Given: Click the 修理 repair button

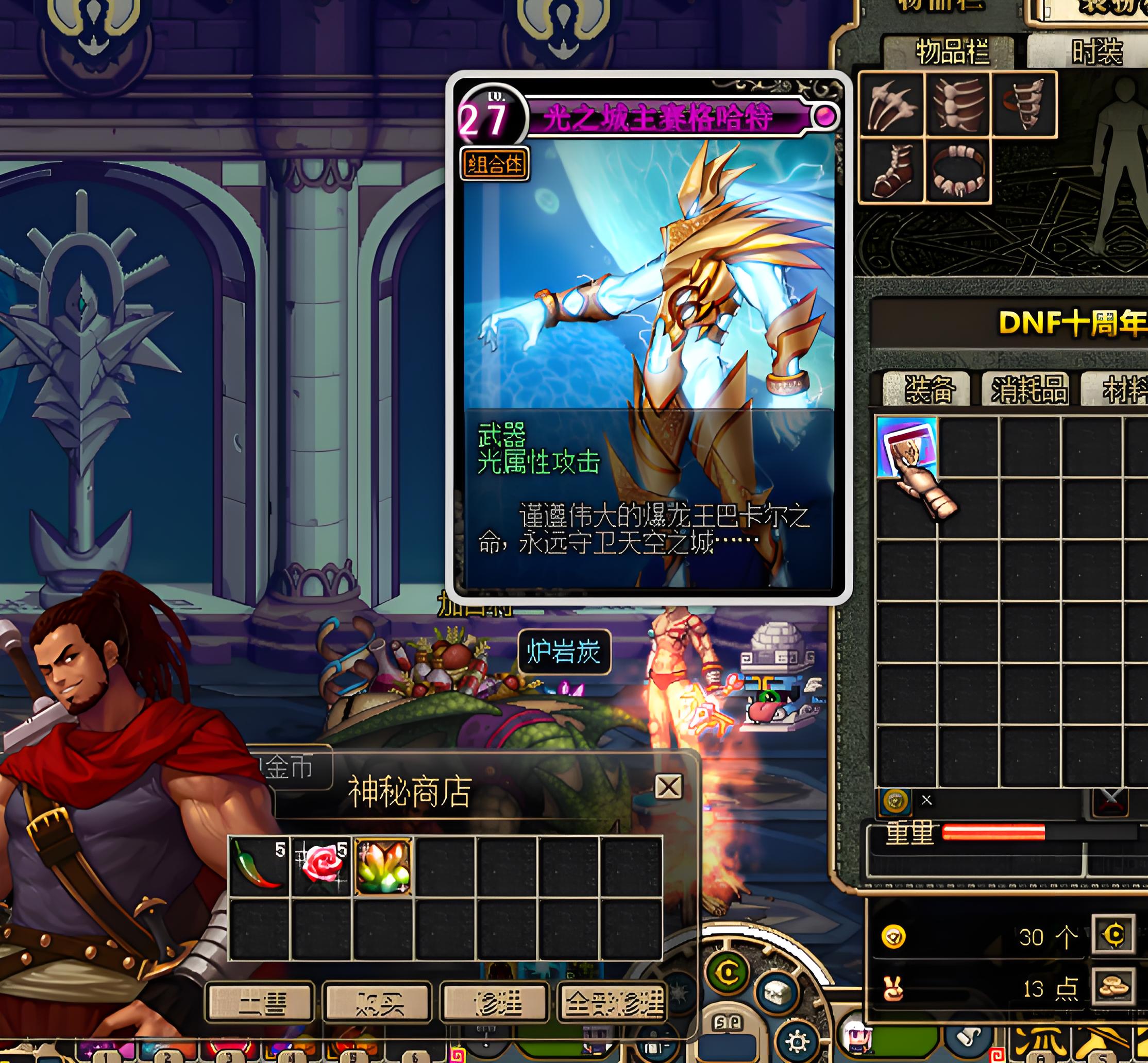Looking at the screenshot, I should coord(494,1004).
